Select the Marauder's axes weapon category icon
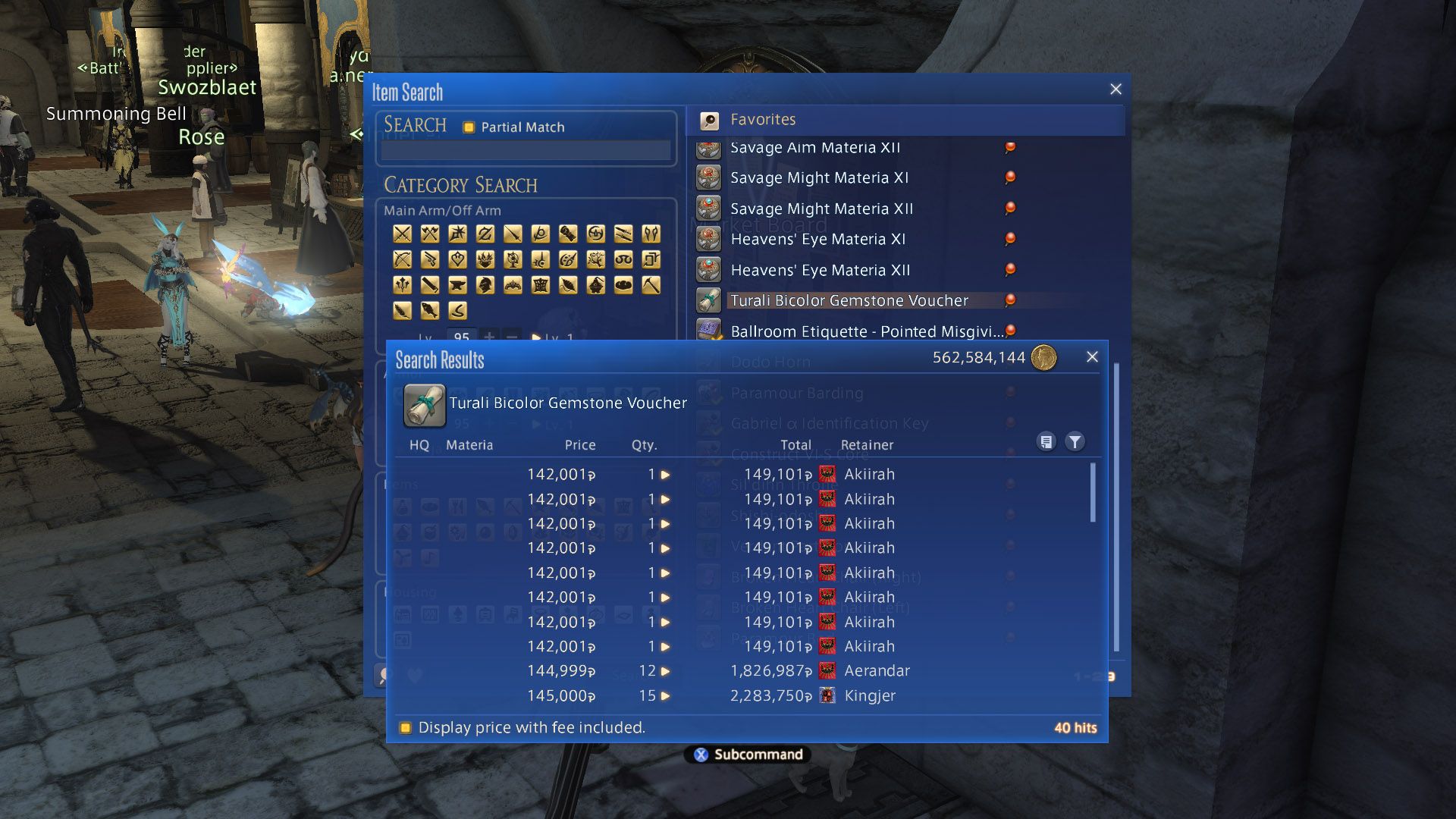1456x819 pixels. pos(430,234)
